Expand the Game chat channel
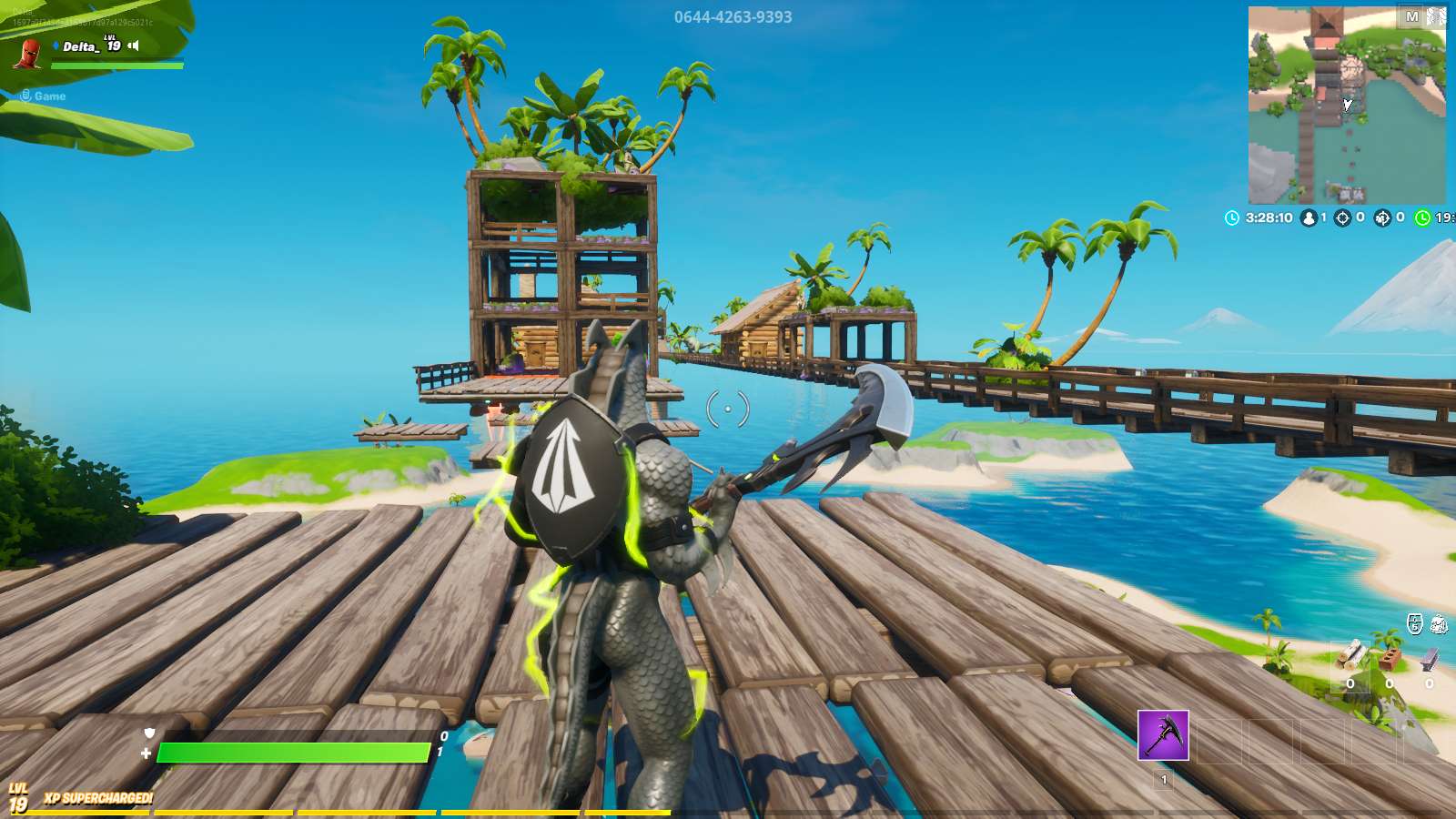 pyautogui.click(x=41, y=95)
